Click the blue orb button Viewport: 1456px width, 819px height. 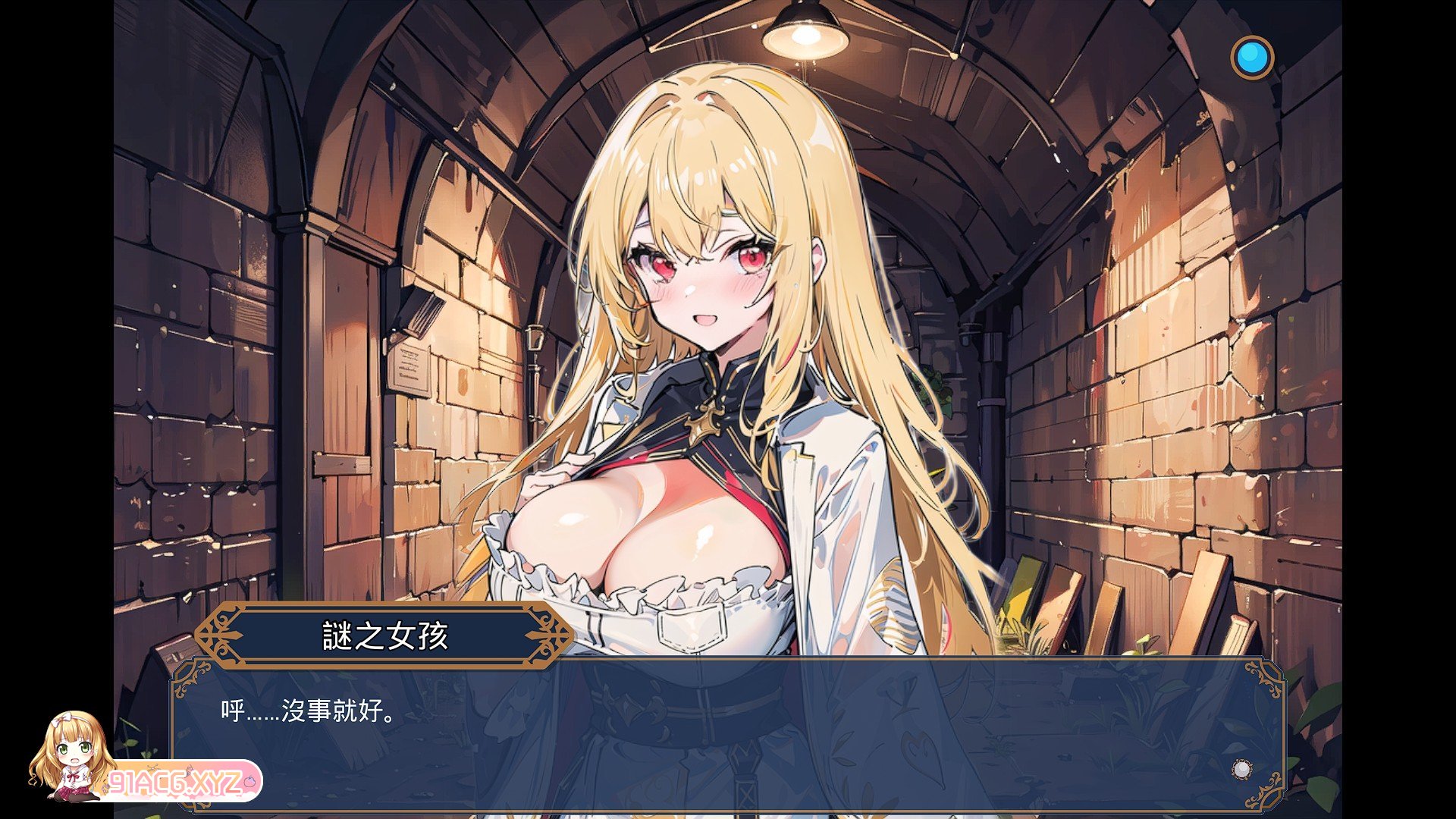(1251, 58)
